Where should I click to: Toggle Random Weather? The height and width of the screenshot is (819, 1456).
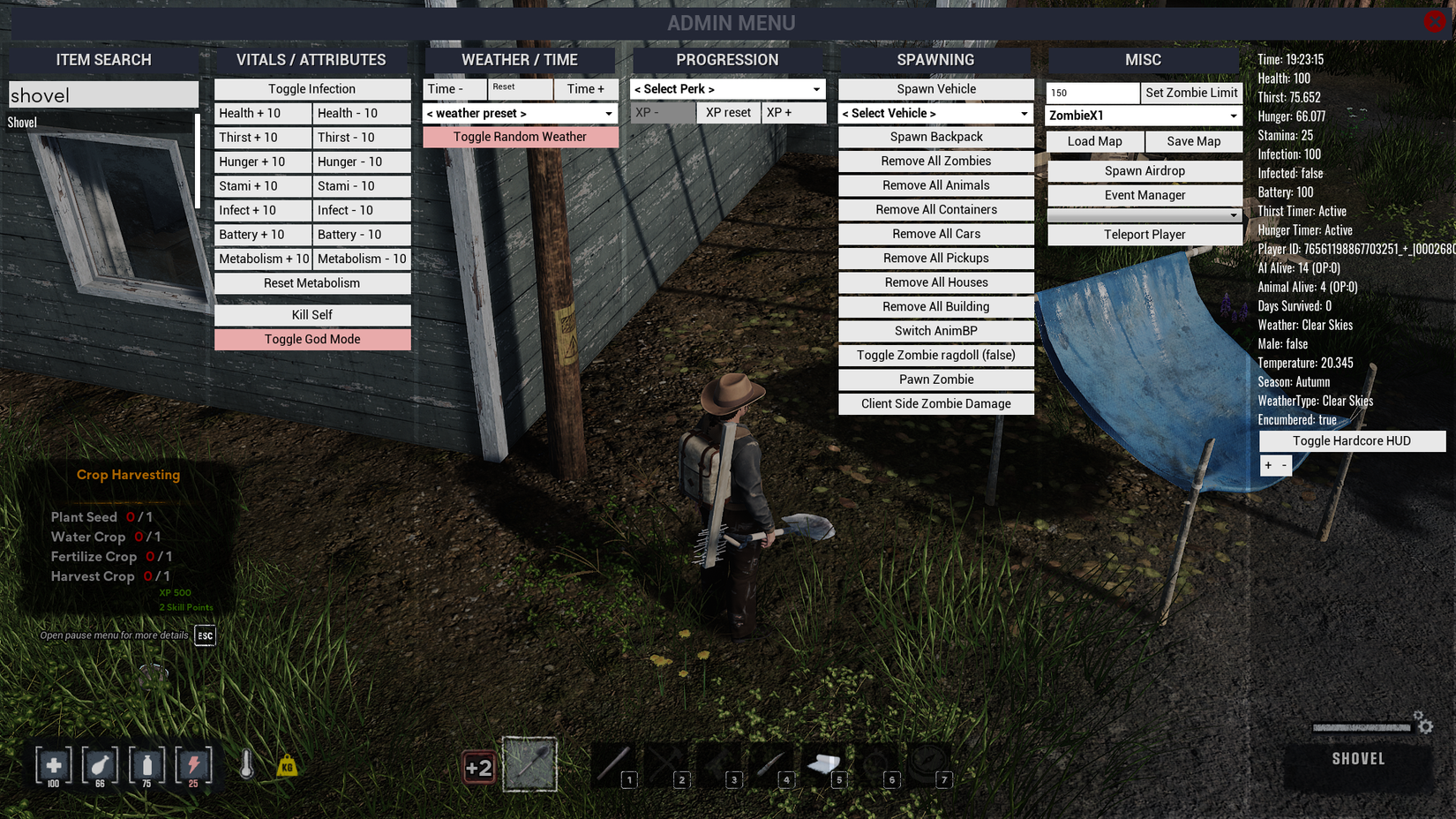point(521,137)
